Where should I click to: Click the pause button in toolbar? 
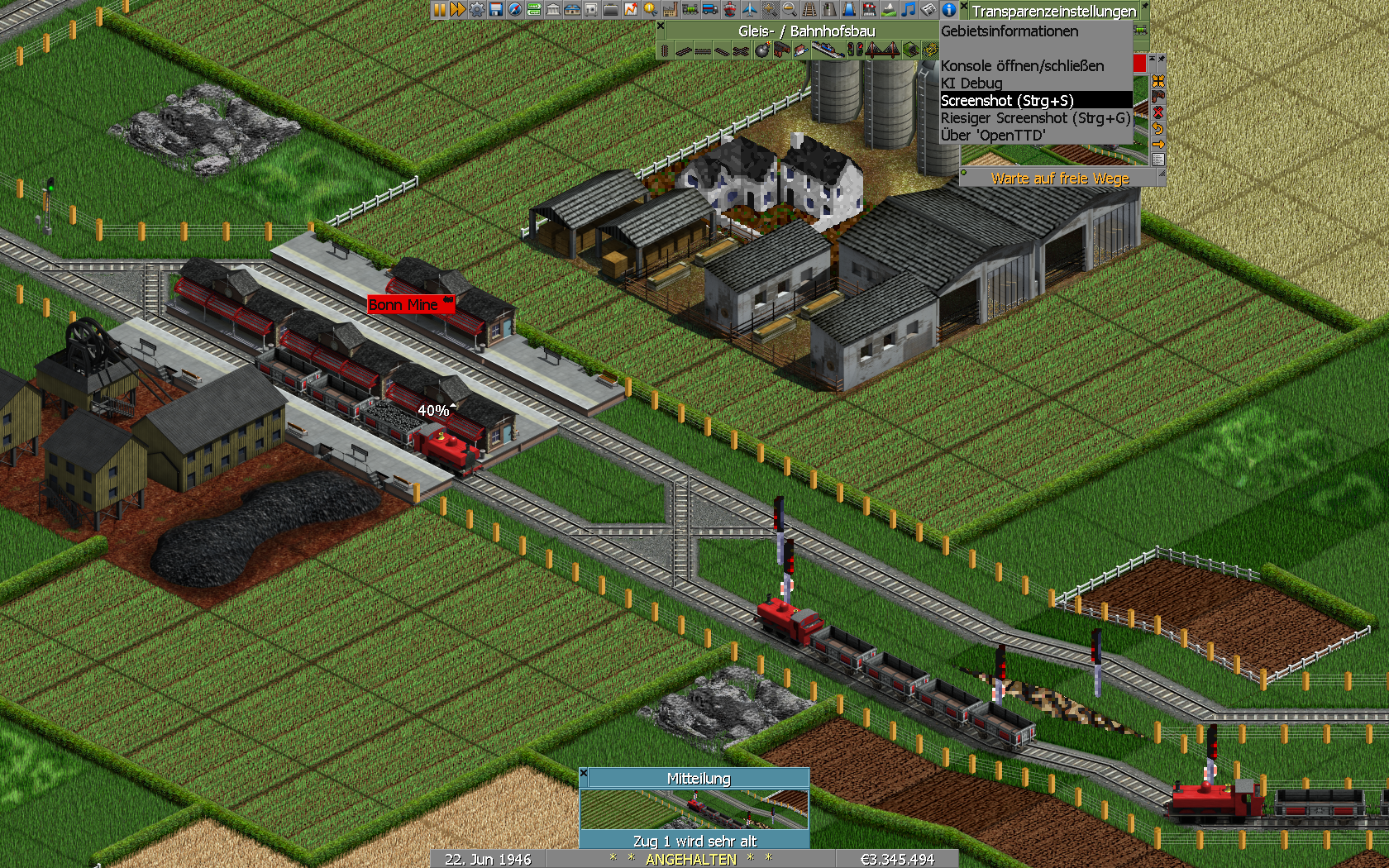pos(439,10)
